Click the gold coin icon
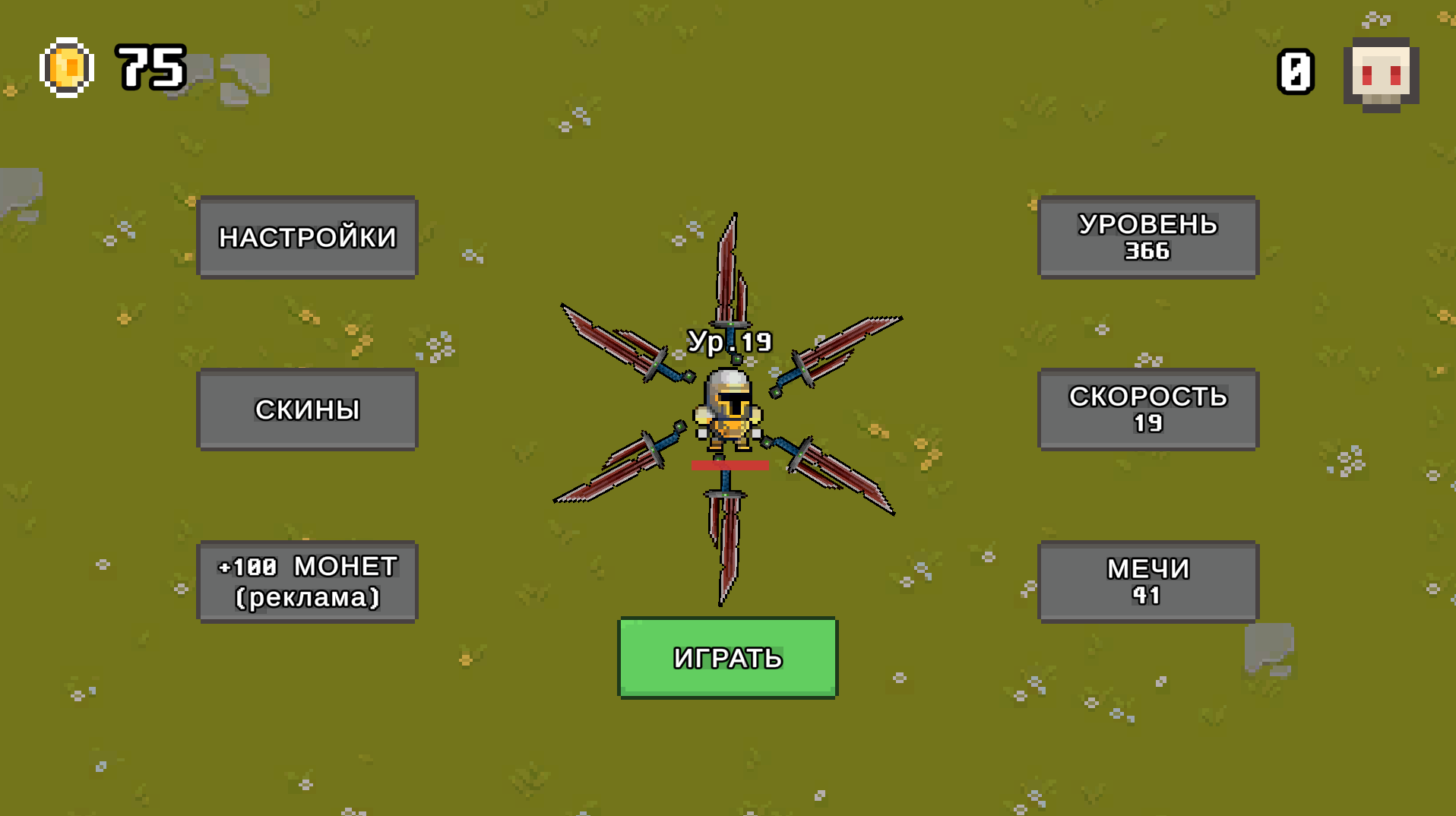This screenshot has width=1456, height=816. tap(67, 67)
